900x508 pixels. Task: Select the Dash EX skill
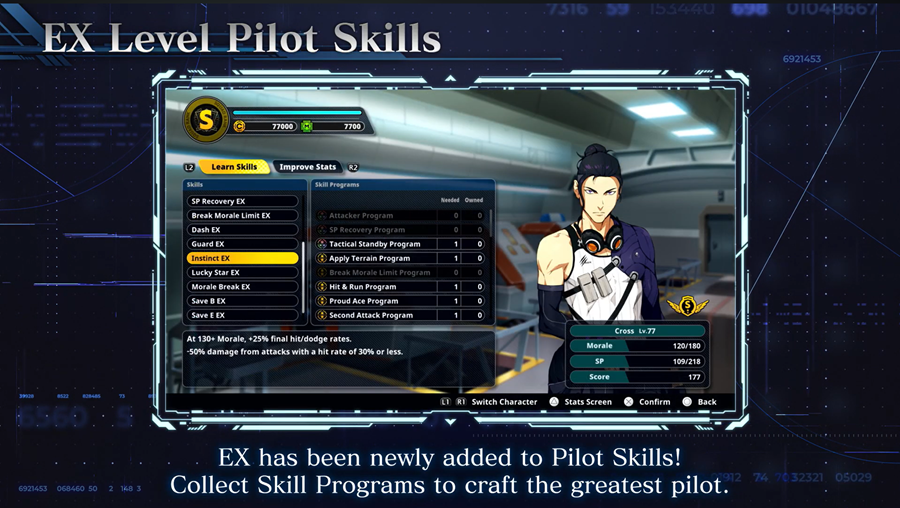click(243, 230)
